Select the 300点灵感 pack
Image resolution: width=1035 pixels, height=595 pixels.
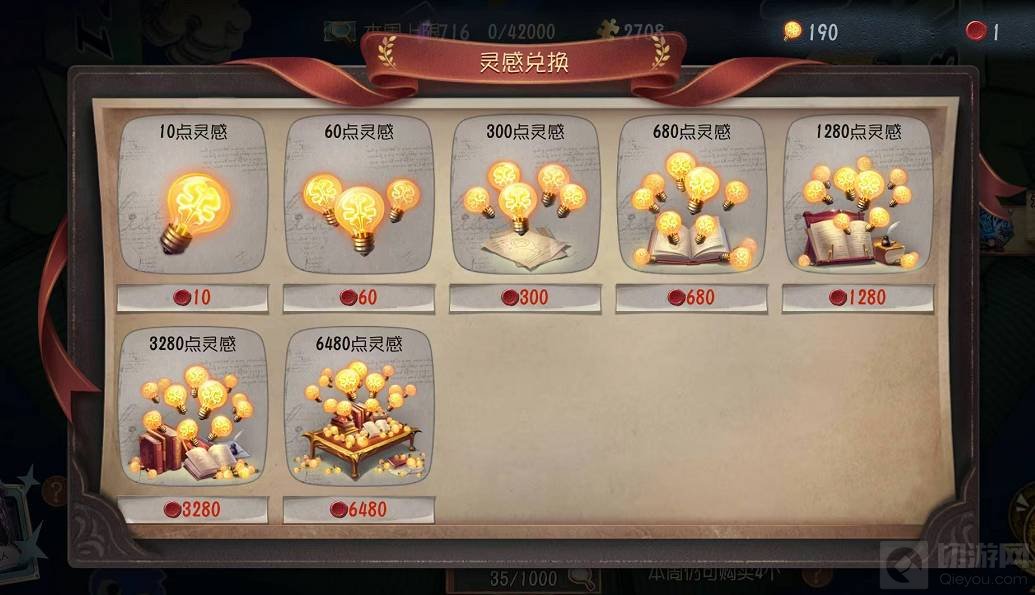click(525, 200)
